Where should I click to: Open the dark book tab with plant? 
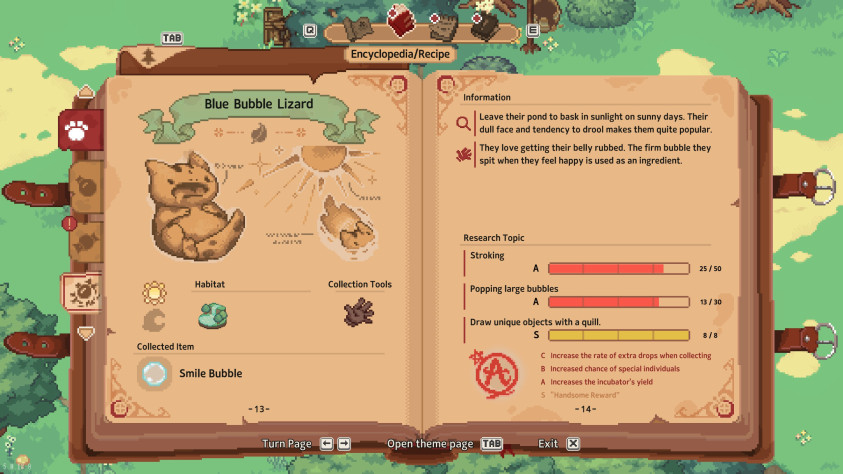pyautogui.click(x=483, y=26)
